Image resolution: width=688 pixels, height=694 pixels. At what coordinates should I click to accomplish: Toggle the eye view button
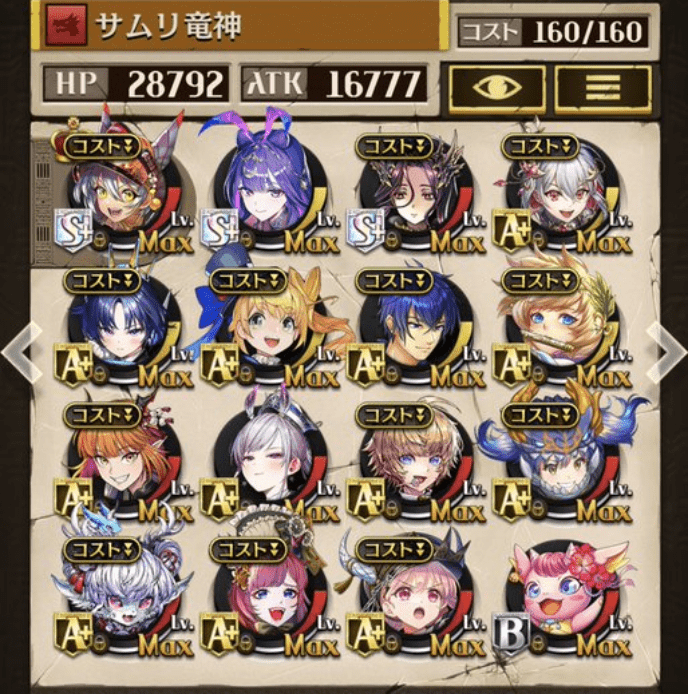(x=496, y=88)
